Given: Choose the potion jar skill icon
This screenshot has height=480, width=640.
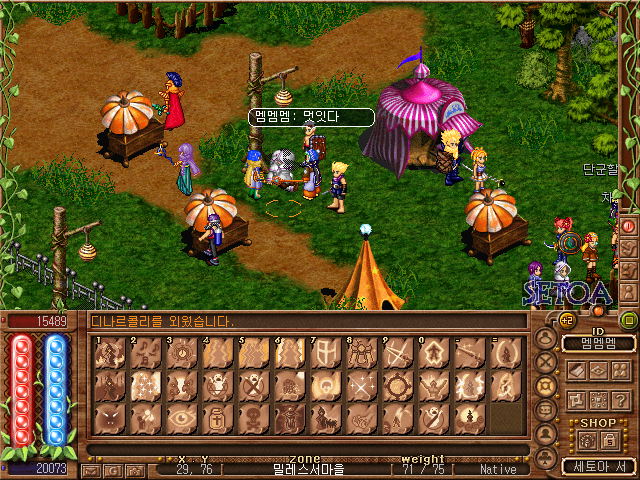Looking at the screenshot, I should point(217,417).
